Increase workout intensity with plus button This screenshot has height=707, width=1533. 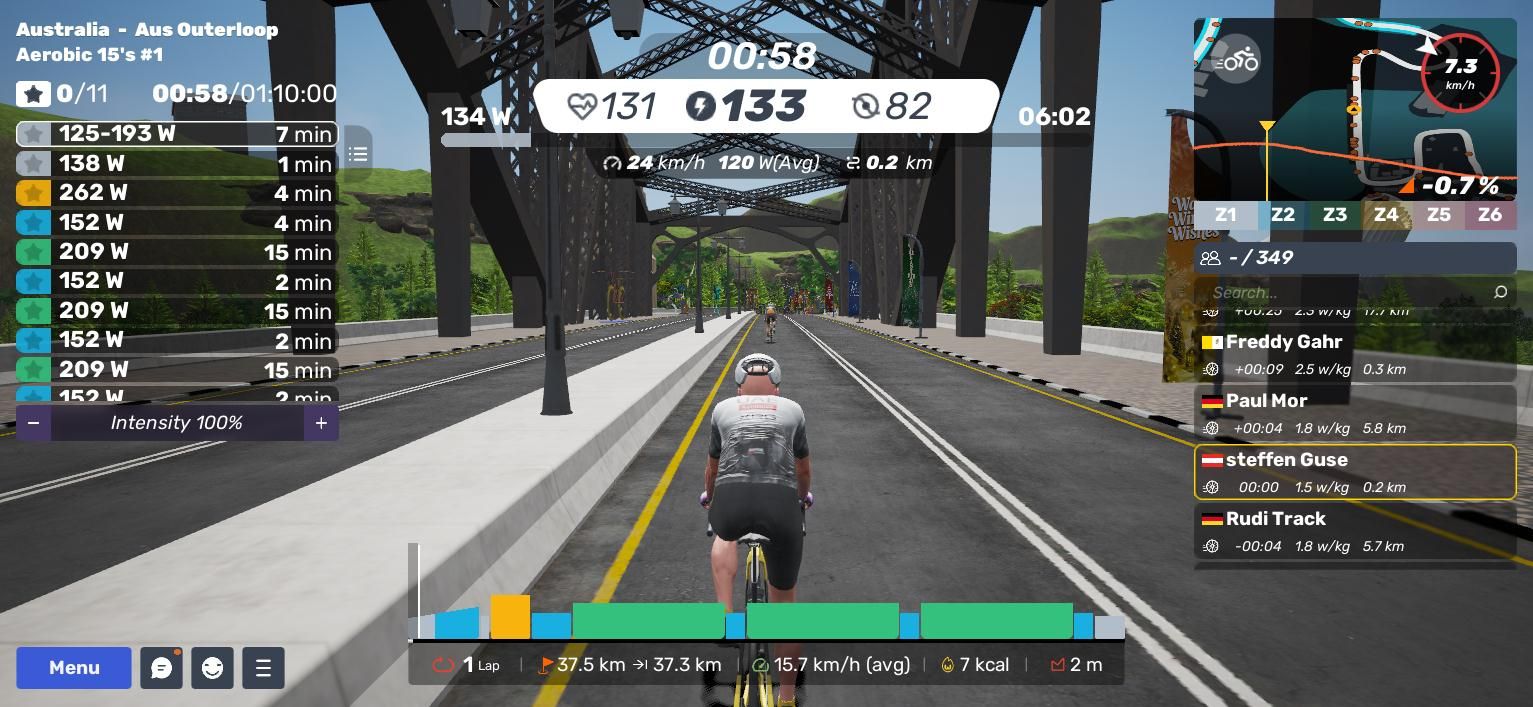[x=321, y=423]
